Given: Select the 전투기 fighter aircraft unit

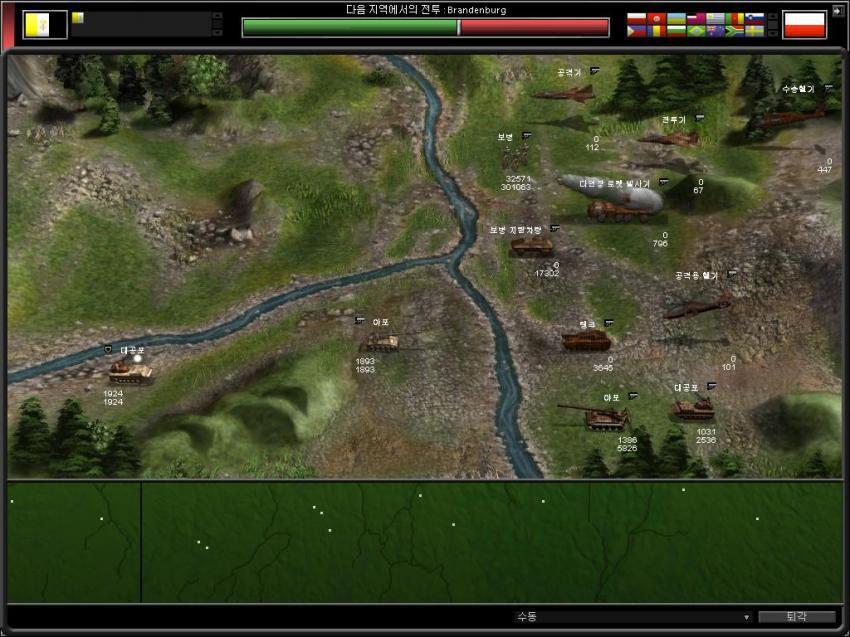Looking at the screenshot, I should coord(668,138).
